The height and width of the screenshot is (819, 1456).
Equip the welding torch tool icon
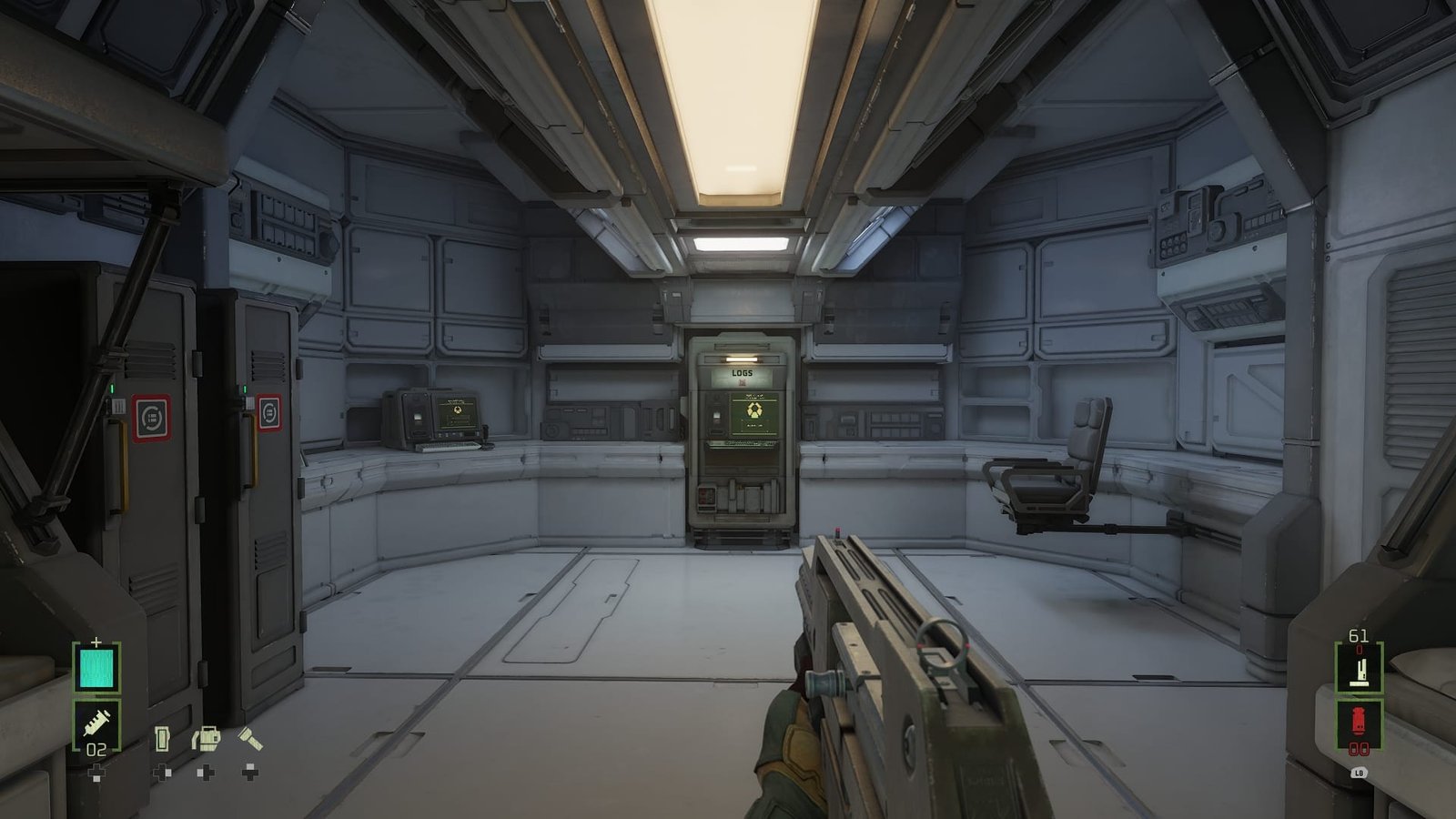point(207,737)
